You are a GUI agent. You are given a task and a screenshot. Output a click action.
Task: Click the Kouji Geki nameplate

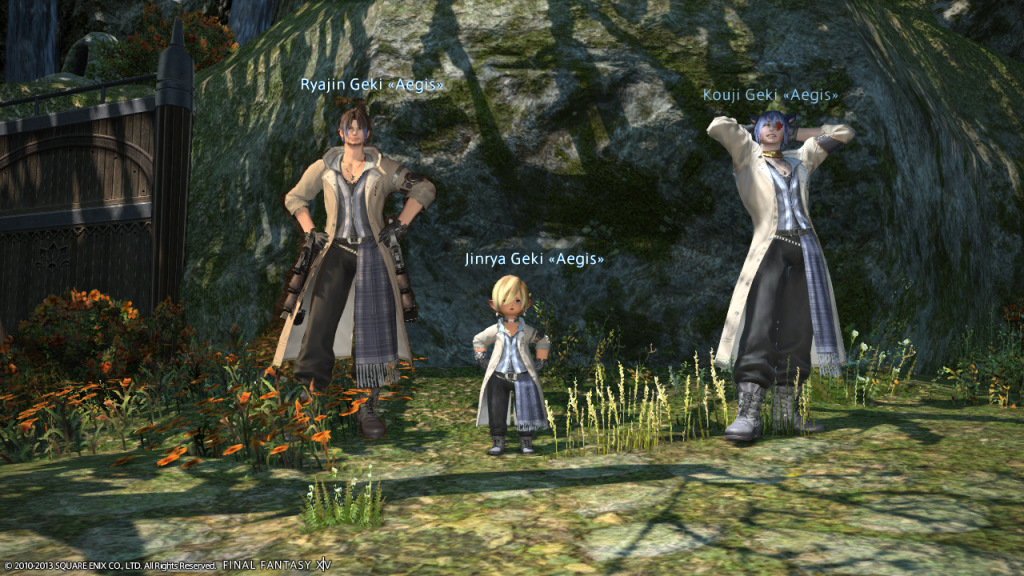769,95
